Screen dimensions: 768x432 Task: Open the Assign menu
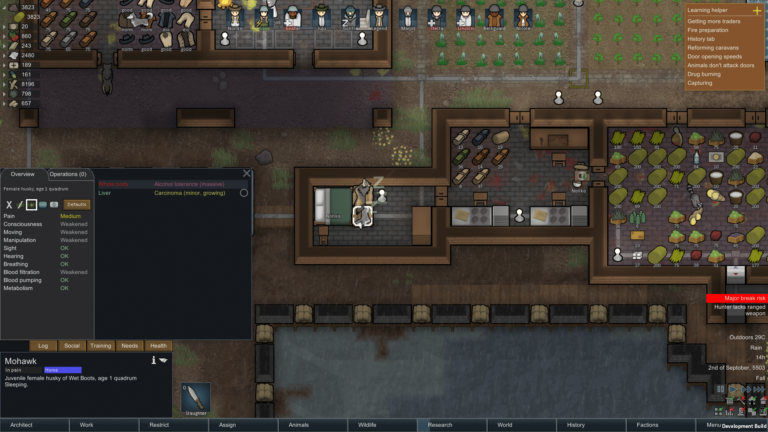click(227, 425)
